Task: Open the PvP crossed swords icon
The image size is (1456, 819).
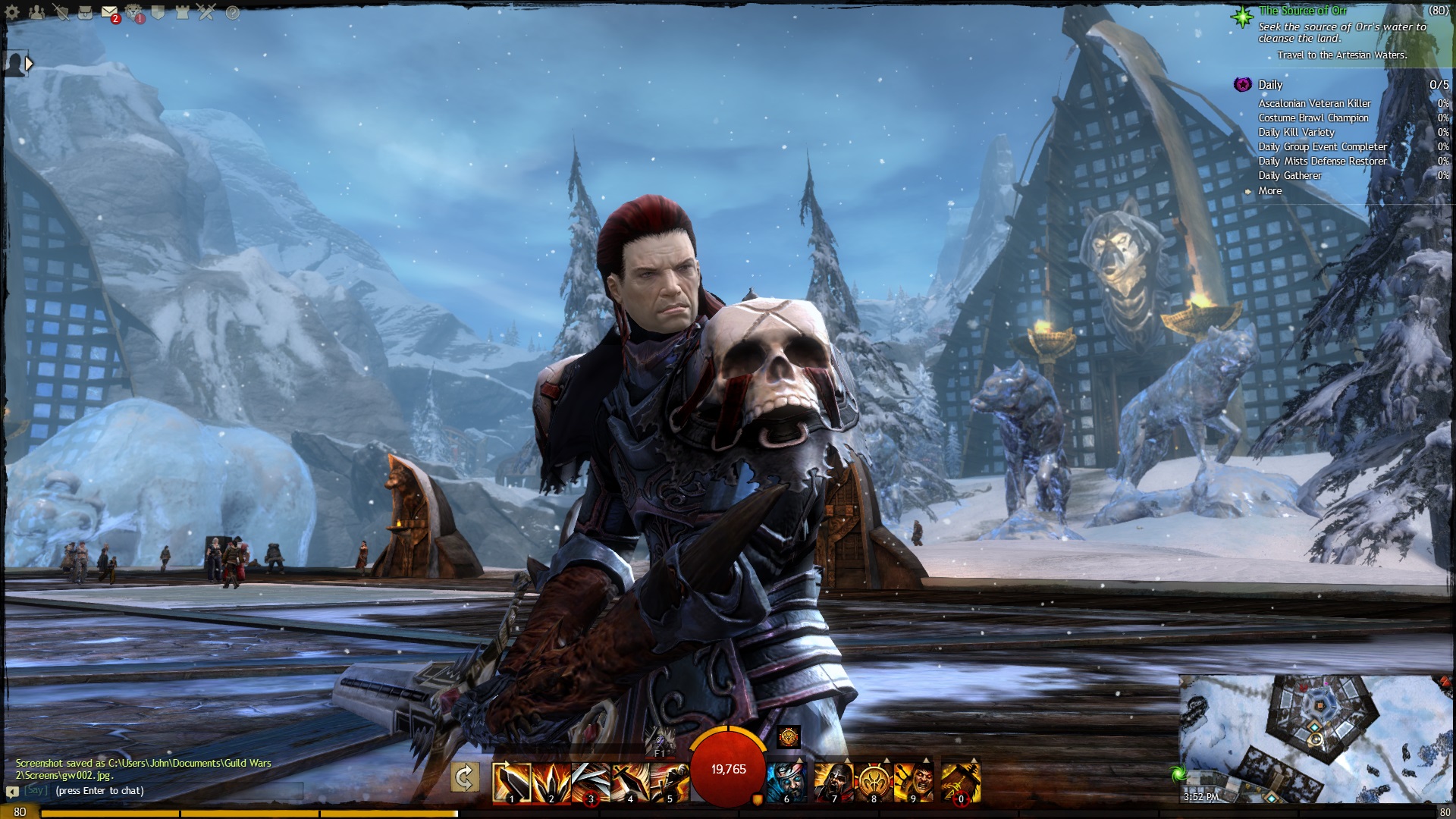Action: coord(207,12)
